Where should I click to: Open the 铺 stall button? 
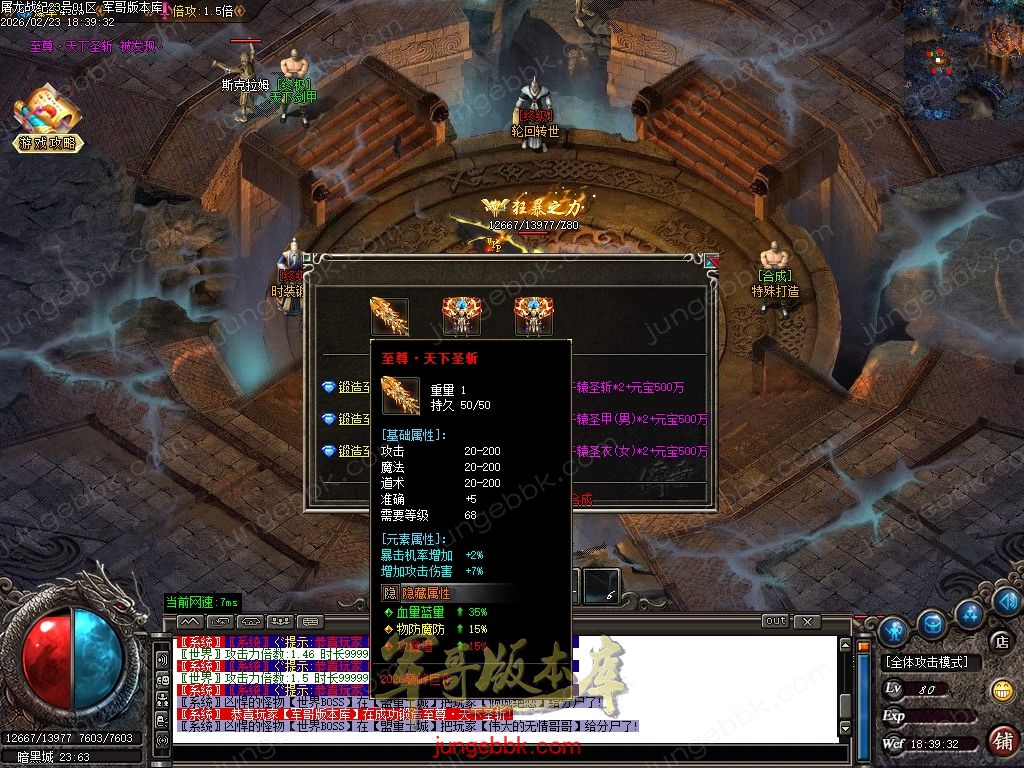tap(1001, 741)
